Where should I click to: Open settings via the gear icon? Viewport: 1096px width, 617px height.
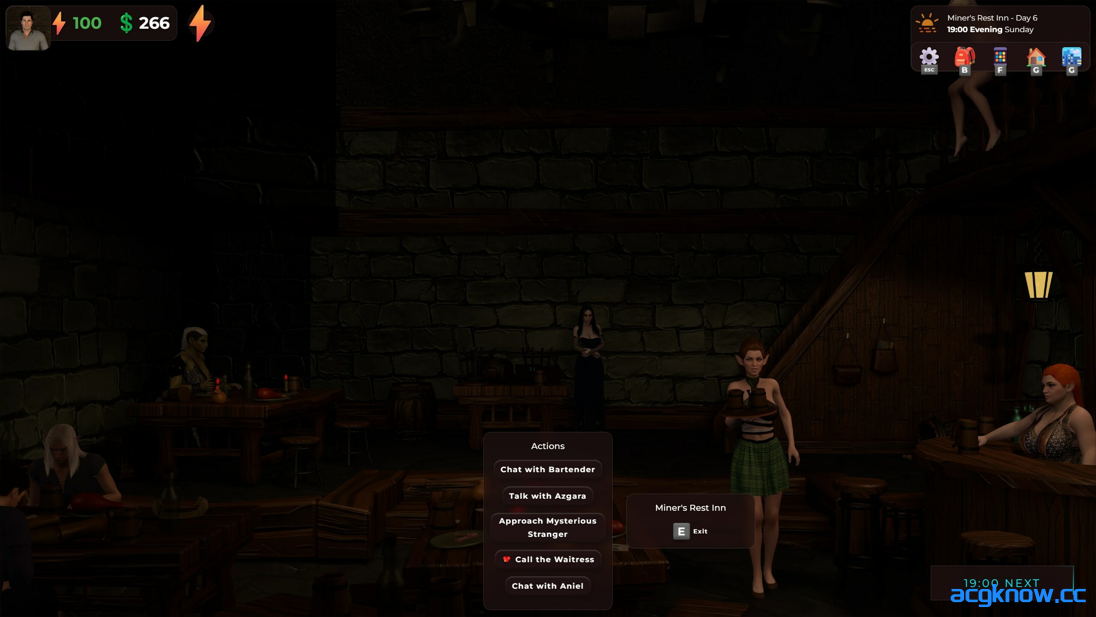point(929,57)
